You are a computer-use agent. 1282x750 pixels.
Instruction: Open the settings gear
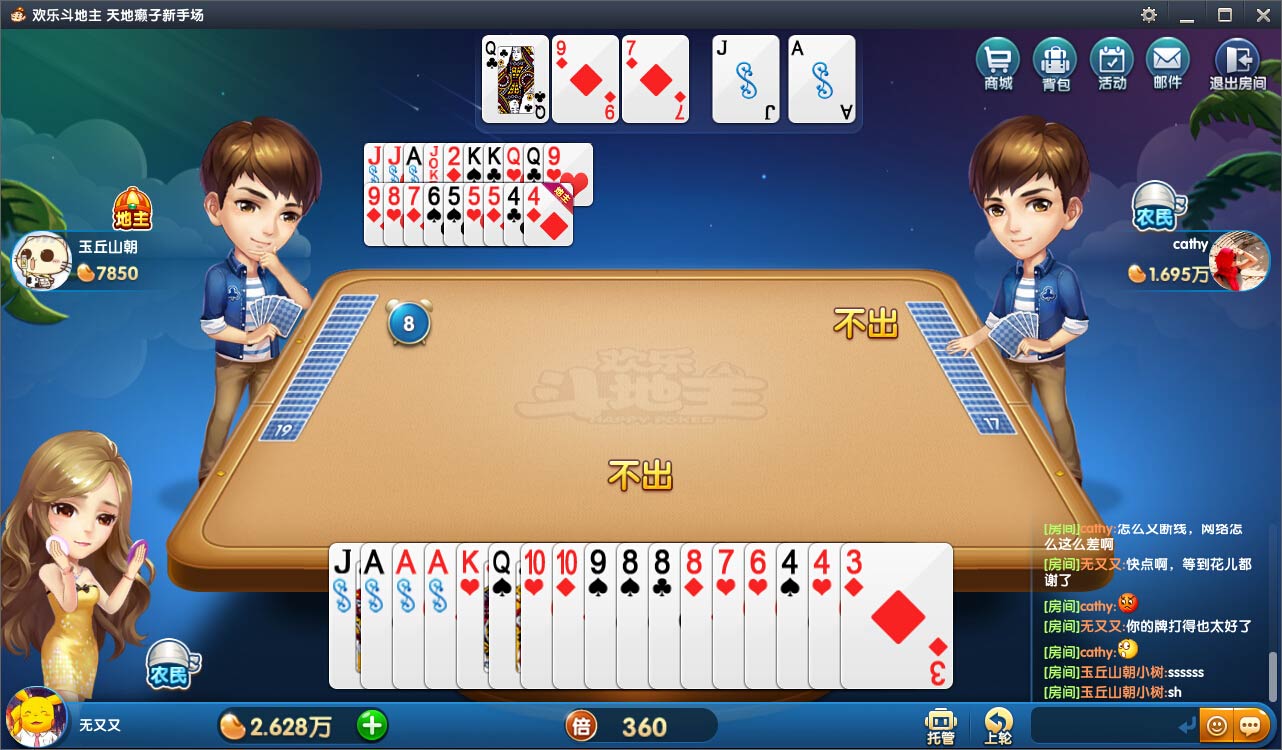[1147, 15]
